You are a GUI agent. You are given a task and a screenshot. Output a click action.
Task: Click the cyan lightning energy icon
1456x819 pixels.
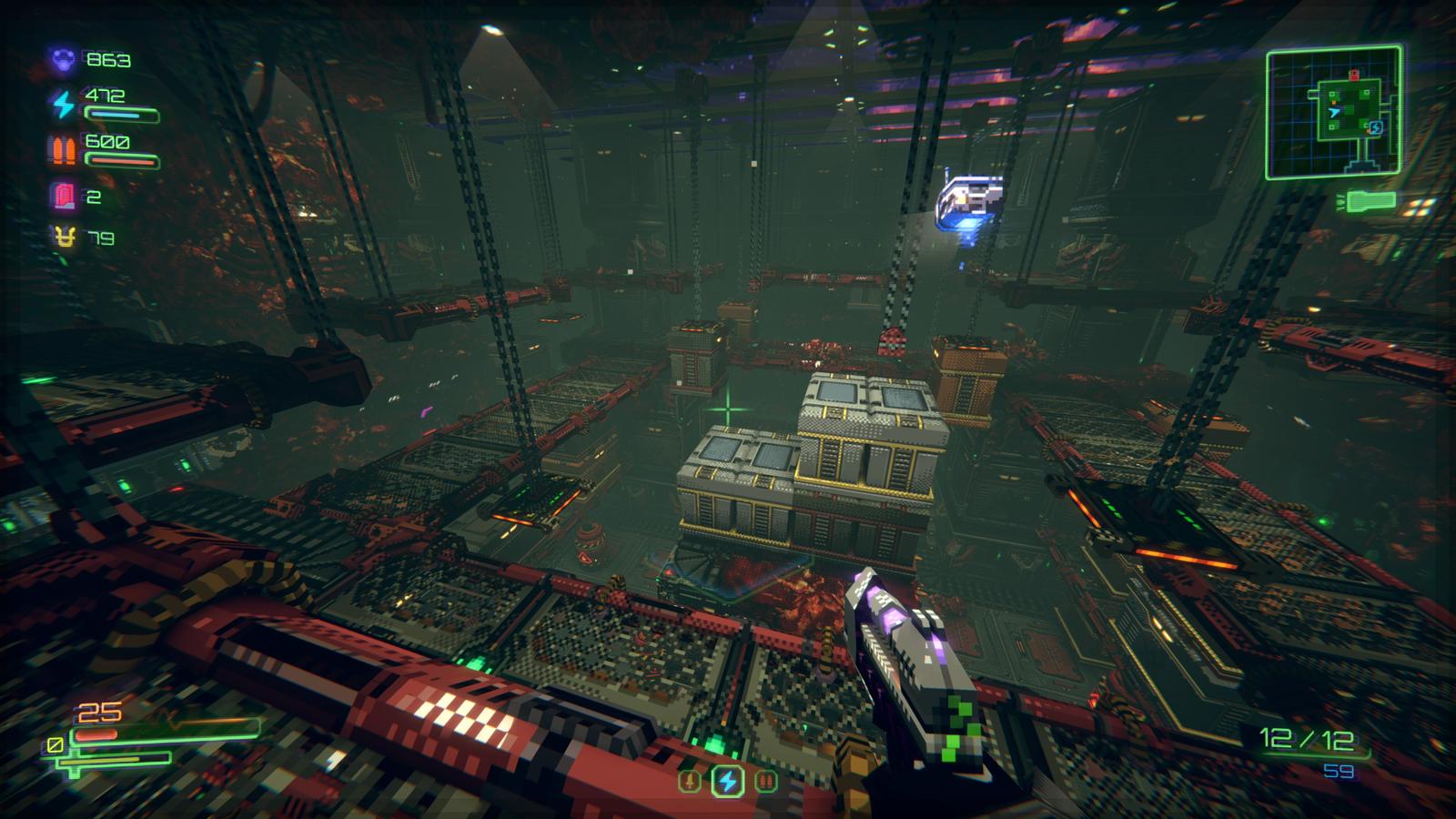pos(62,105)
